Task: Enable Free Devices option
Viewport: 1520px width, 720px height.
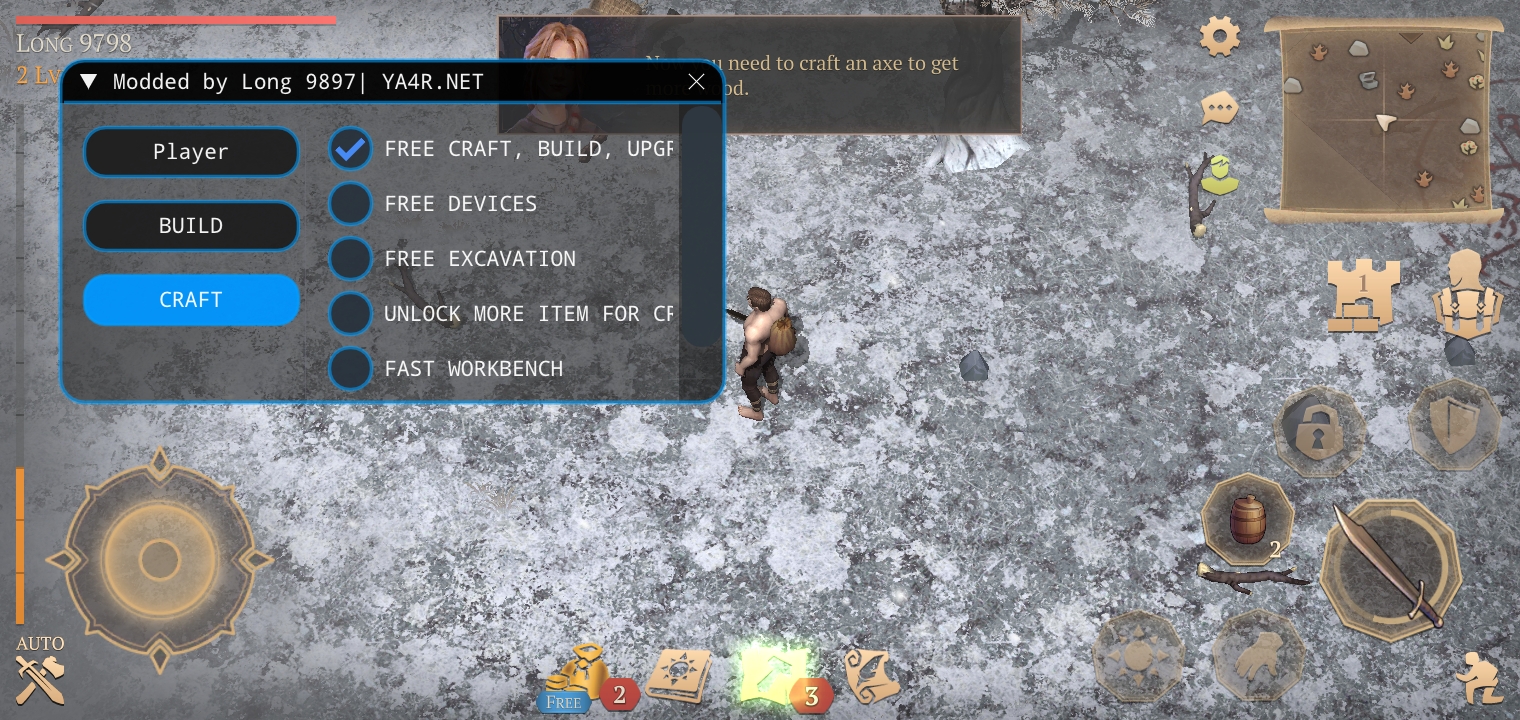Action: (350, 204)
